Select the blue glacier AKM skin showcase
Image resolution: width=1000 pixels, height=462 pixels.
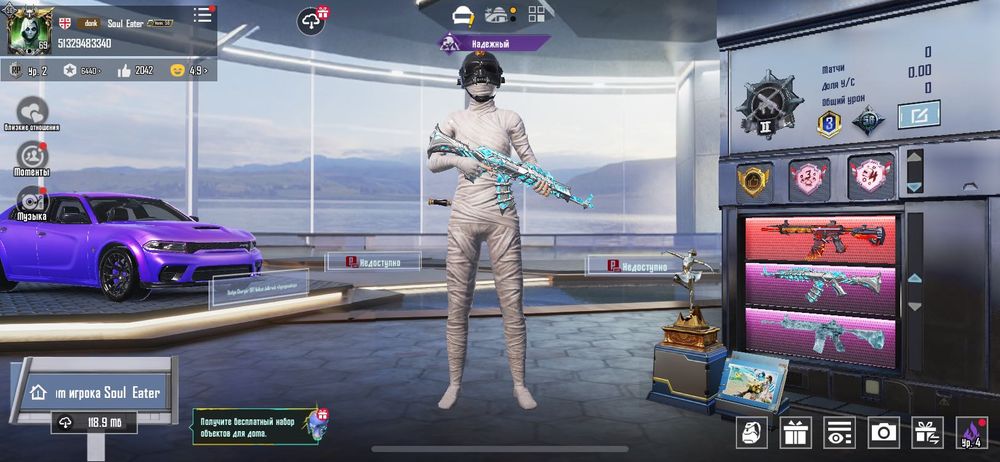point(822,284)
